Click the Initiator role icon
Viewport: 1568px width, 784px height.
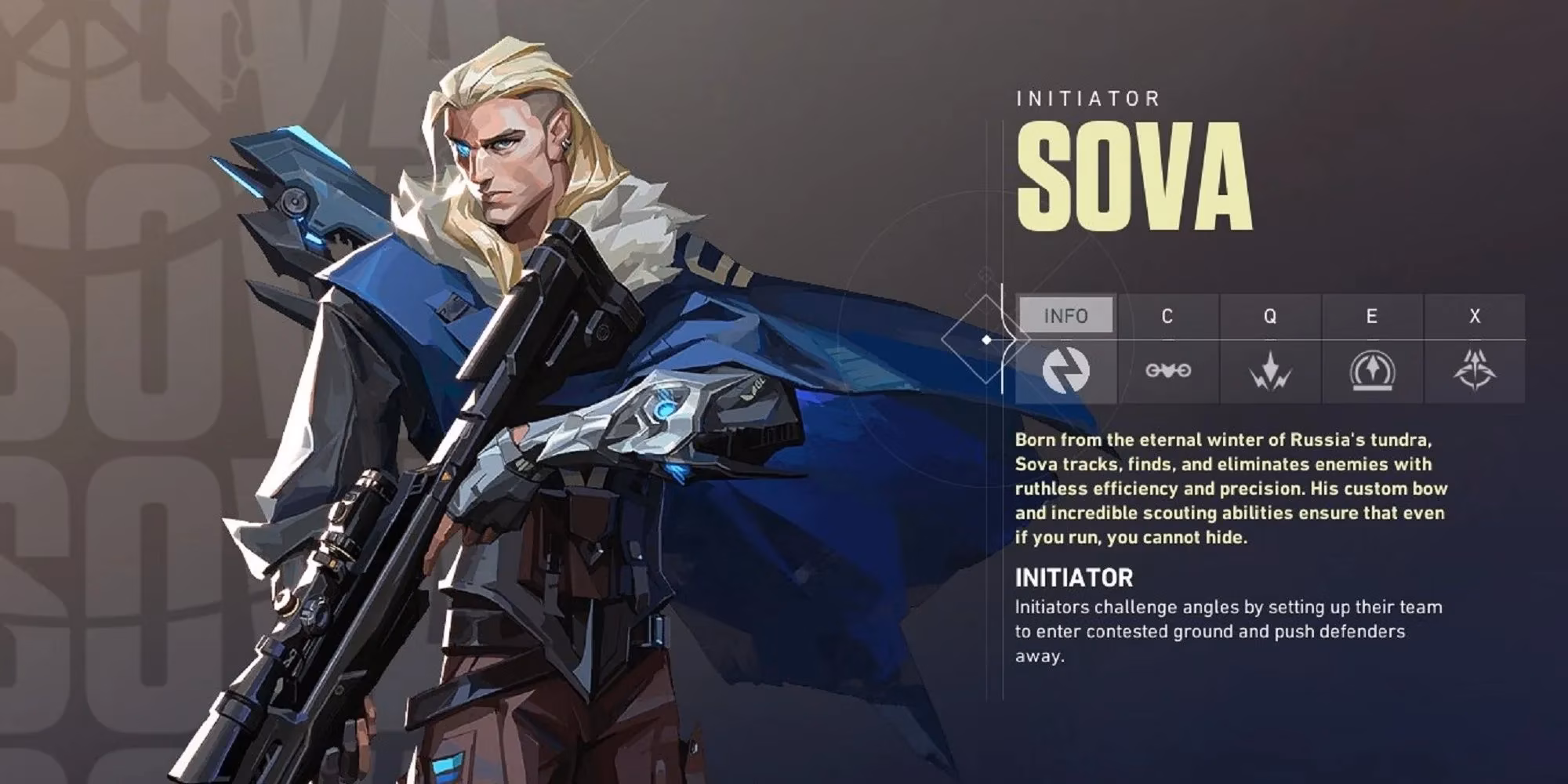point(1065,370)
